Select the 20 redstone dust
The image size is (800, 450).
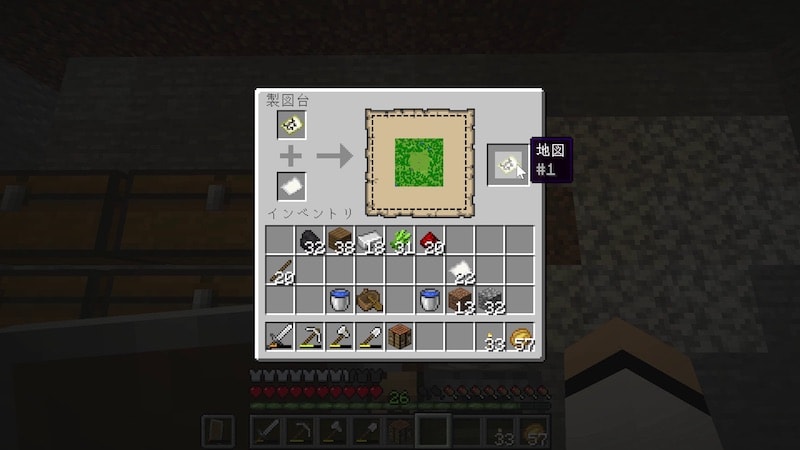(x=430, y=241)
